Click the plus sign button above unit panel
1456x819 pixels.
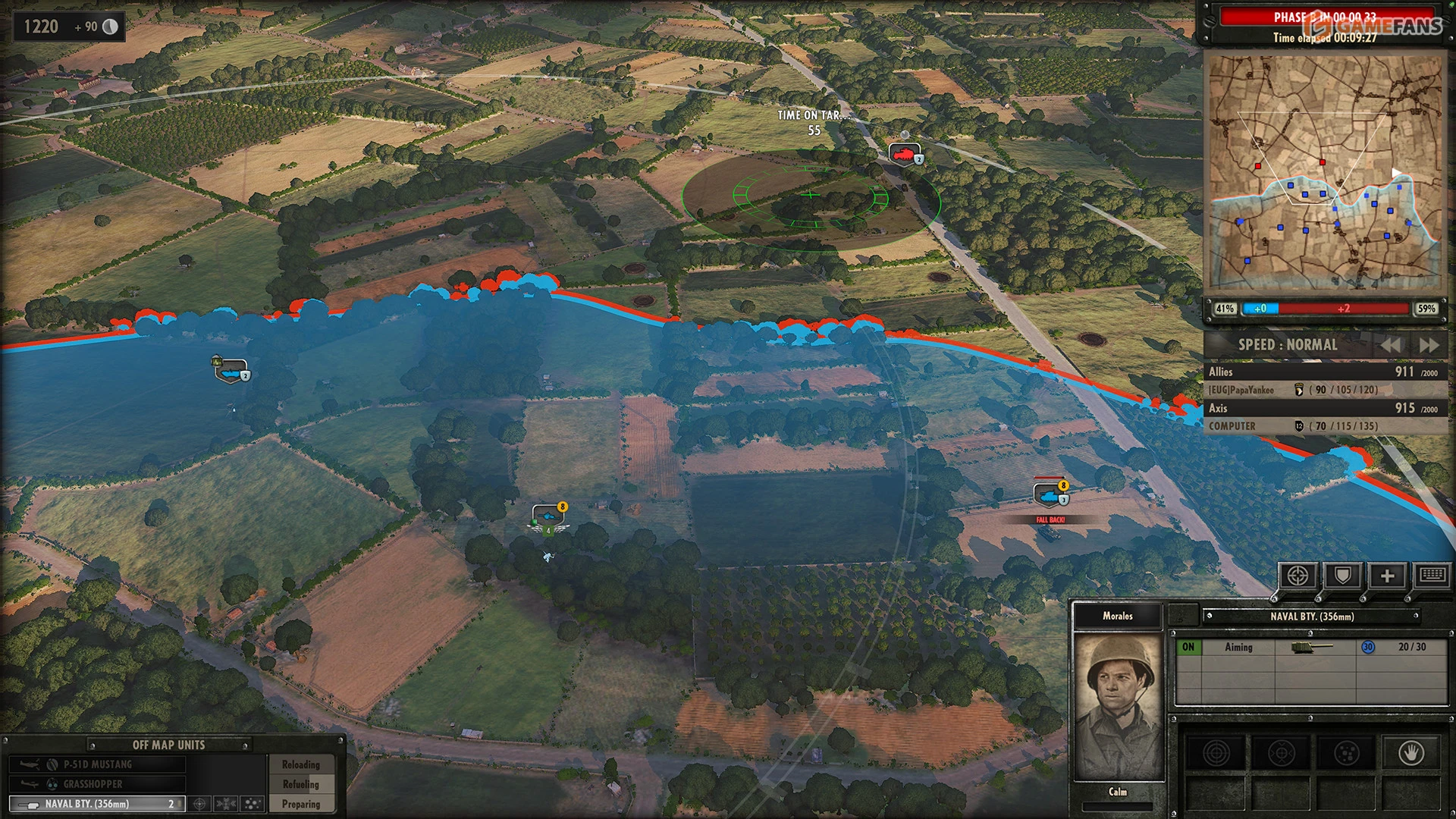[x=1387, y=576]
